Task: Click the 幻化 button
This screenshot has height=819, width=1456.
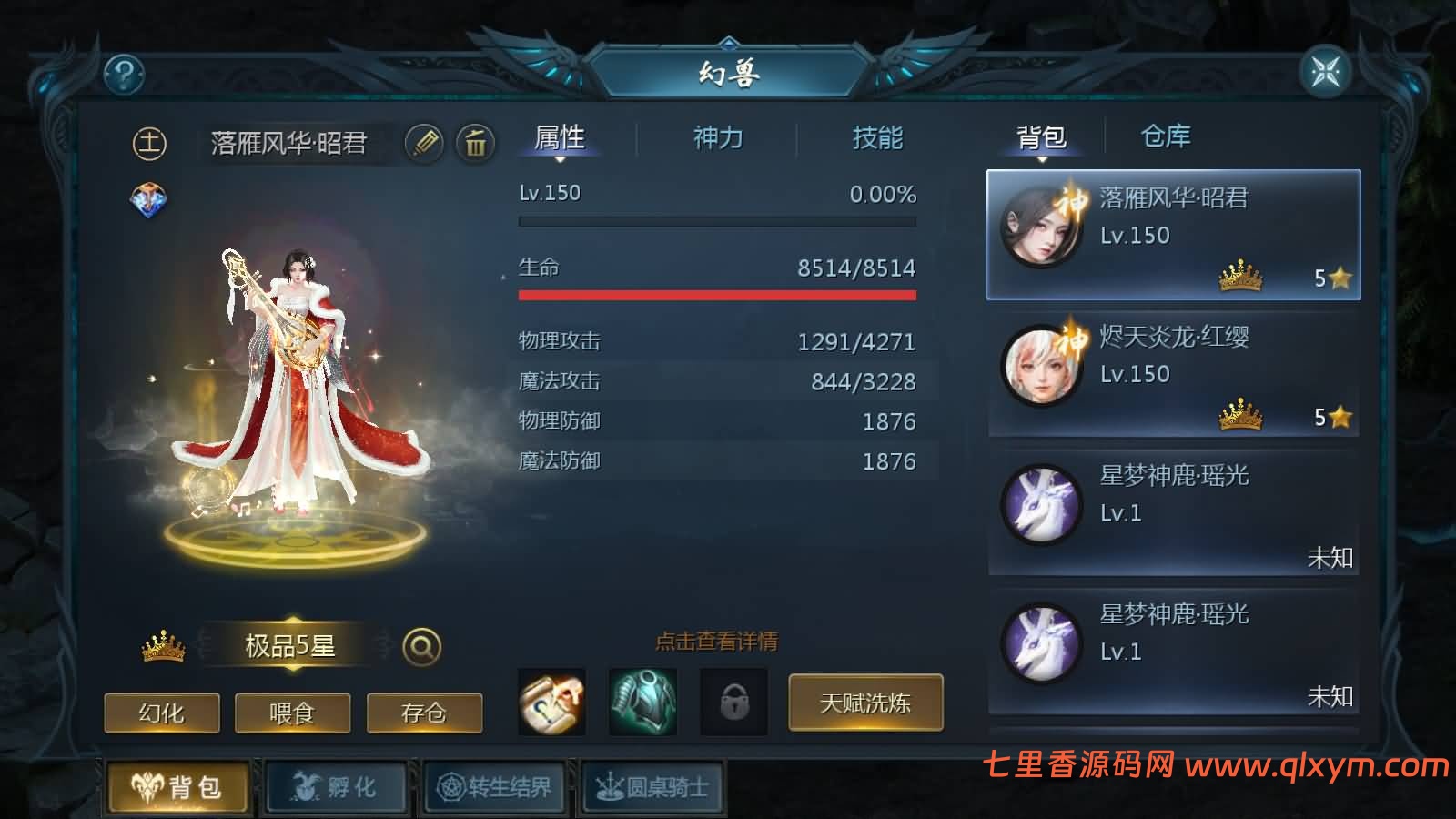Action: 162,713
